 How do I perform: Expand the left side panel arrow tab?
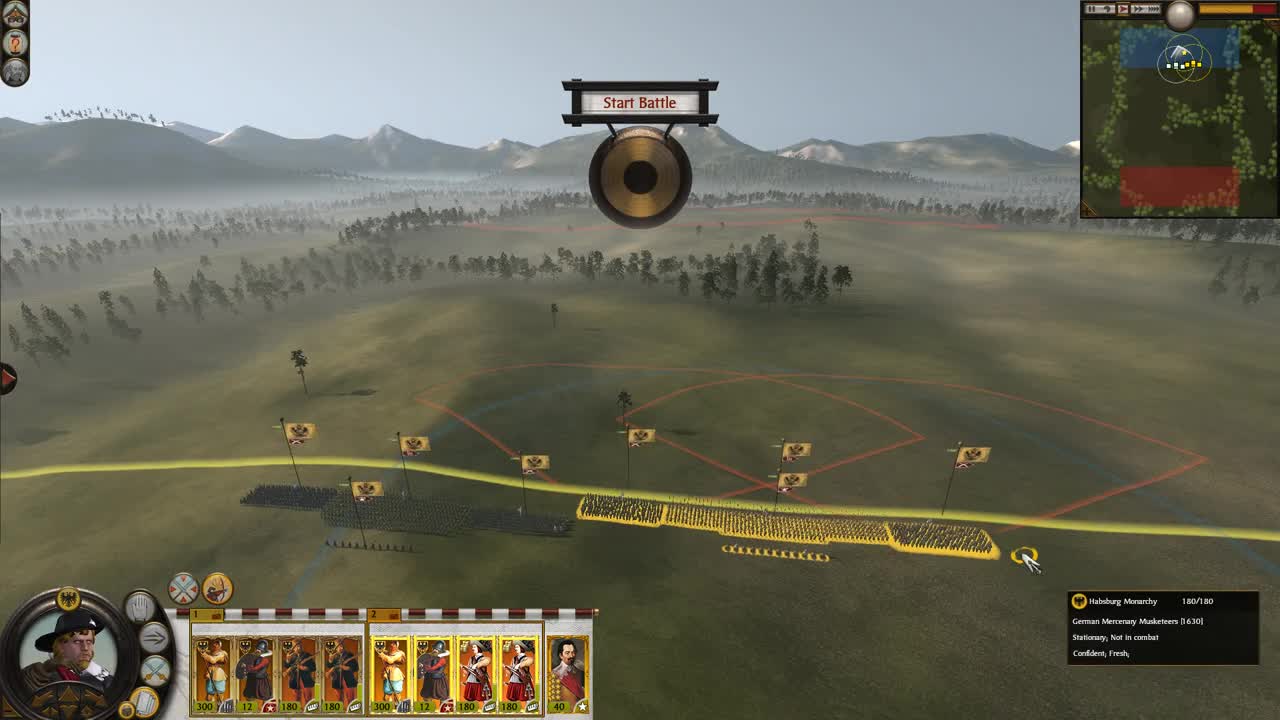pos(5,377)
